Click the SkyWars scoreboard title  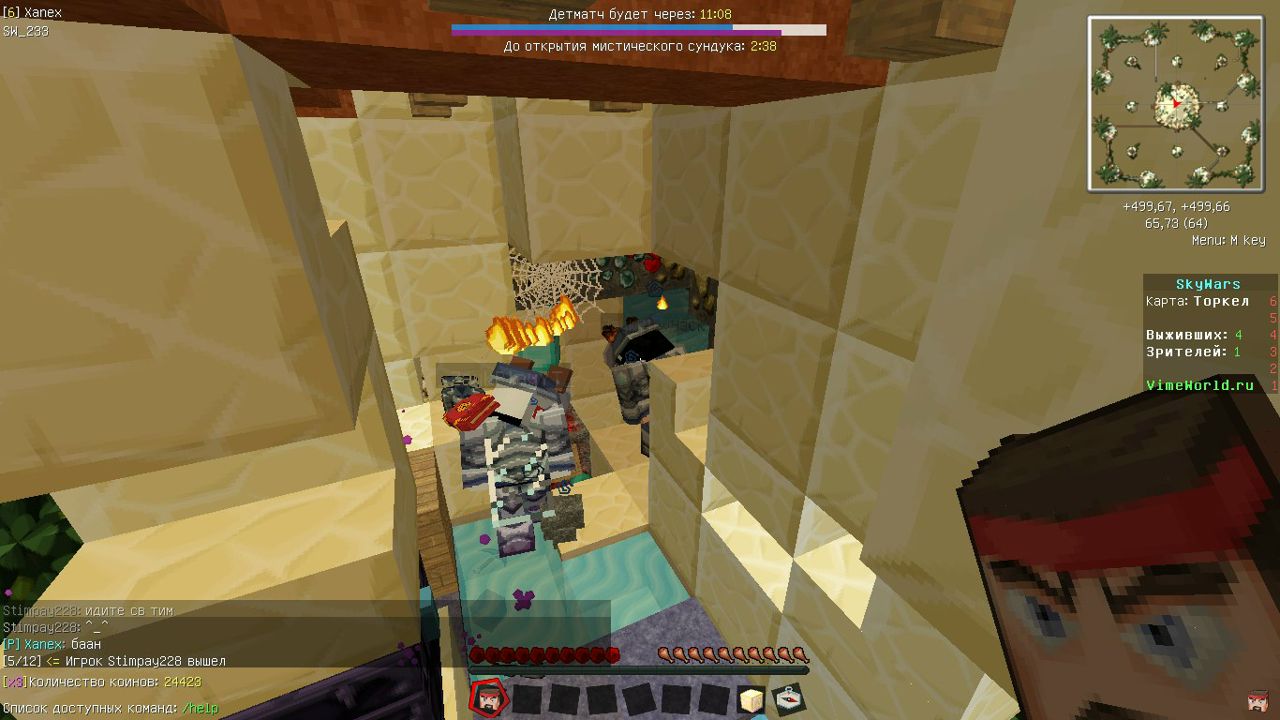[x=1206, y=282]
